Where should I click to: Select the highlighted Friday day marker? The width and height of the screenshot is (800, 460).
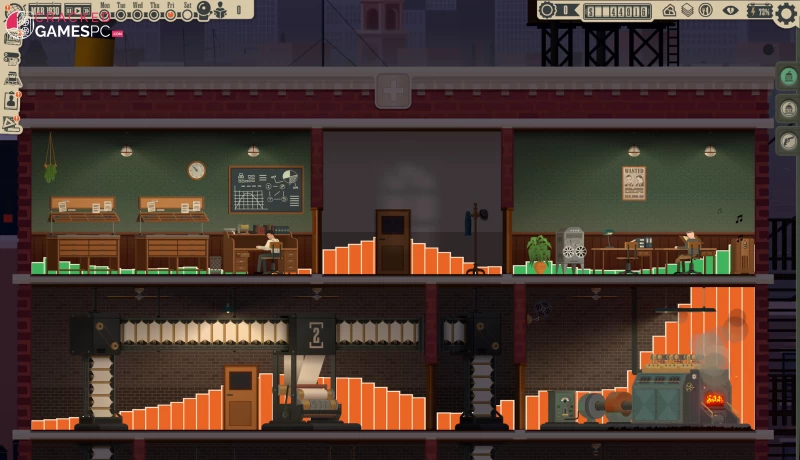pyautogui.click(x=170, y=14)
